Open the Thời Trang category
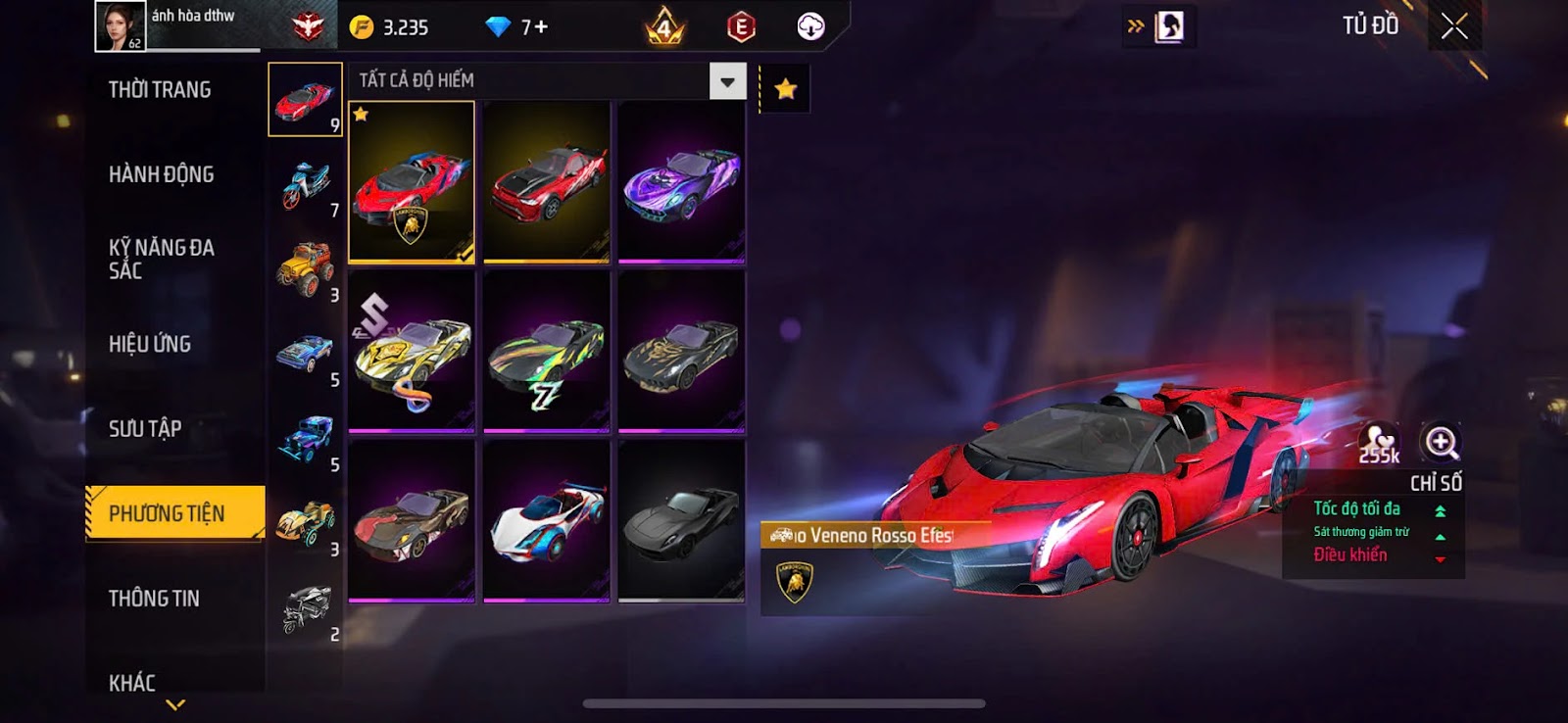Viewport: 1568px width, 723px height. pyautogui.click(x=160, y=90)
